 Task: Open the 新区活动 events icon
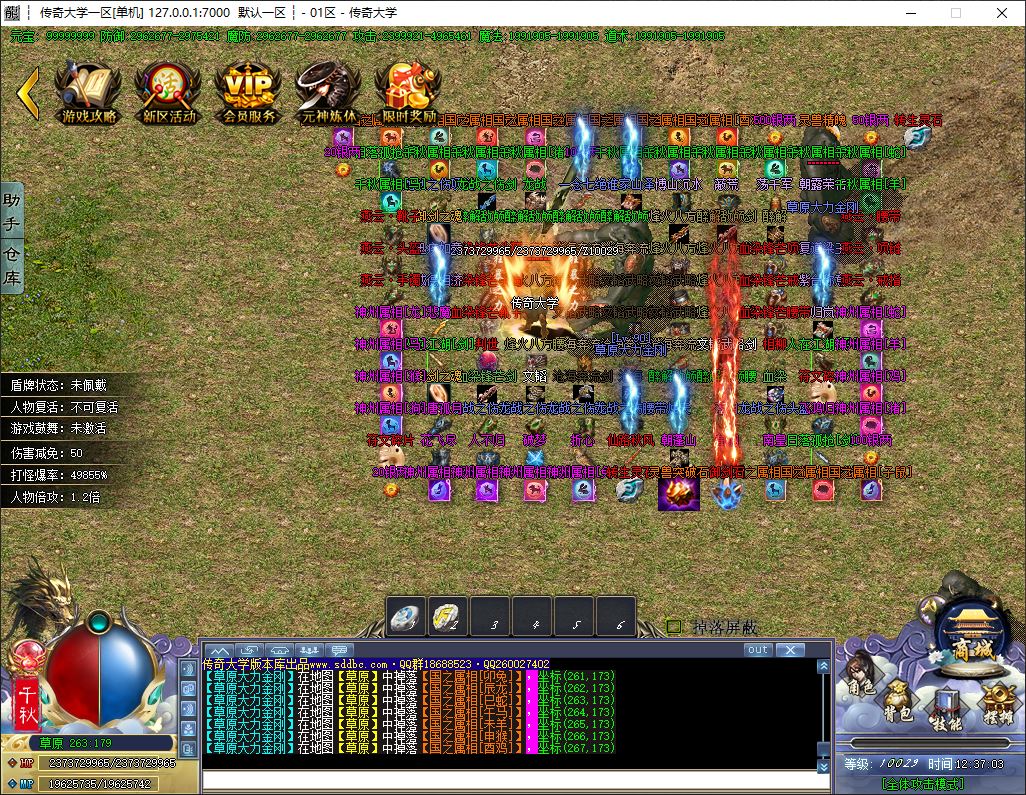point(168,92)
